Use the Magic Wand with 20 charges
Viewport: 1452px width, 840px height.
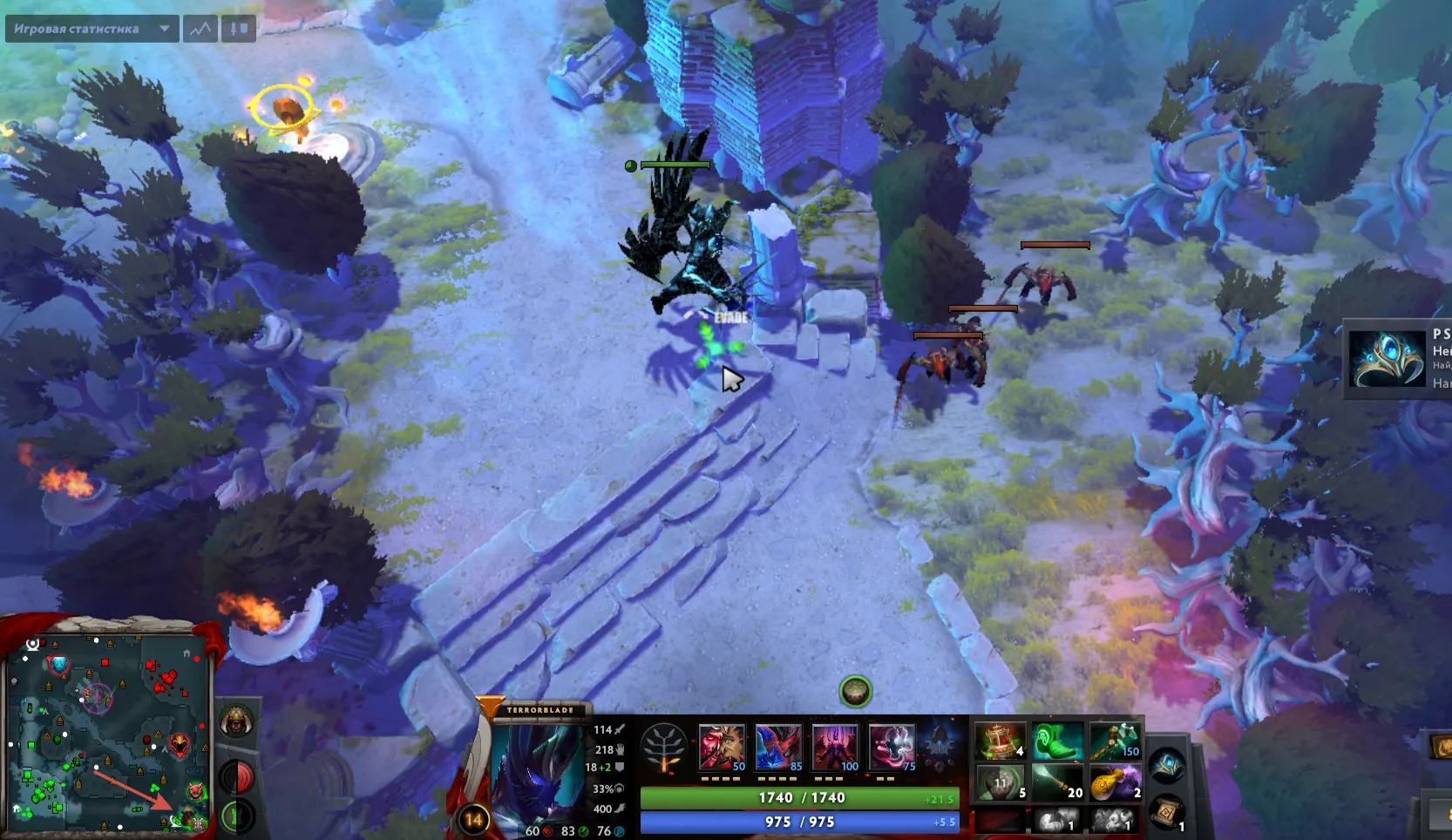[x=1057, y=782]
